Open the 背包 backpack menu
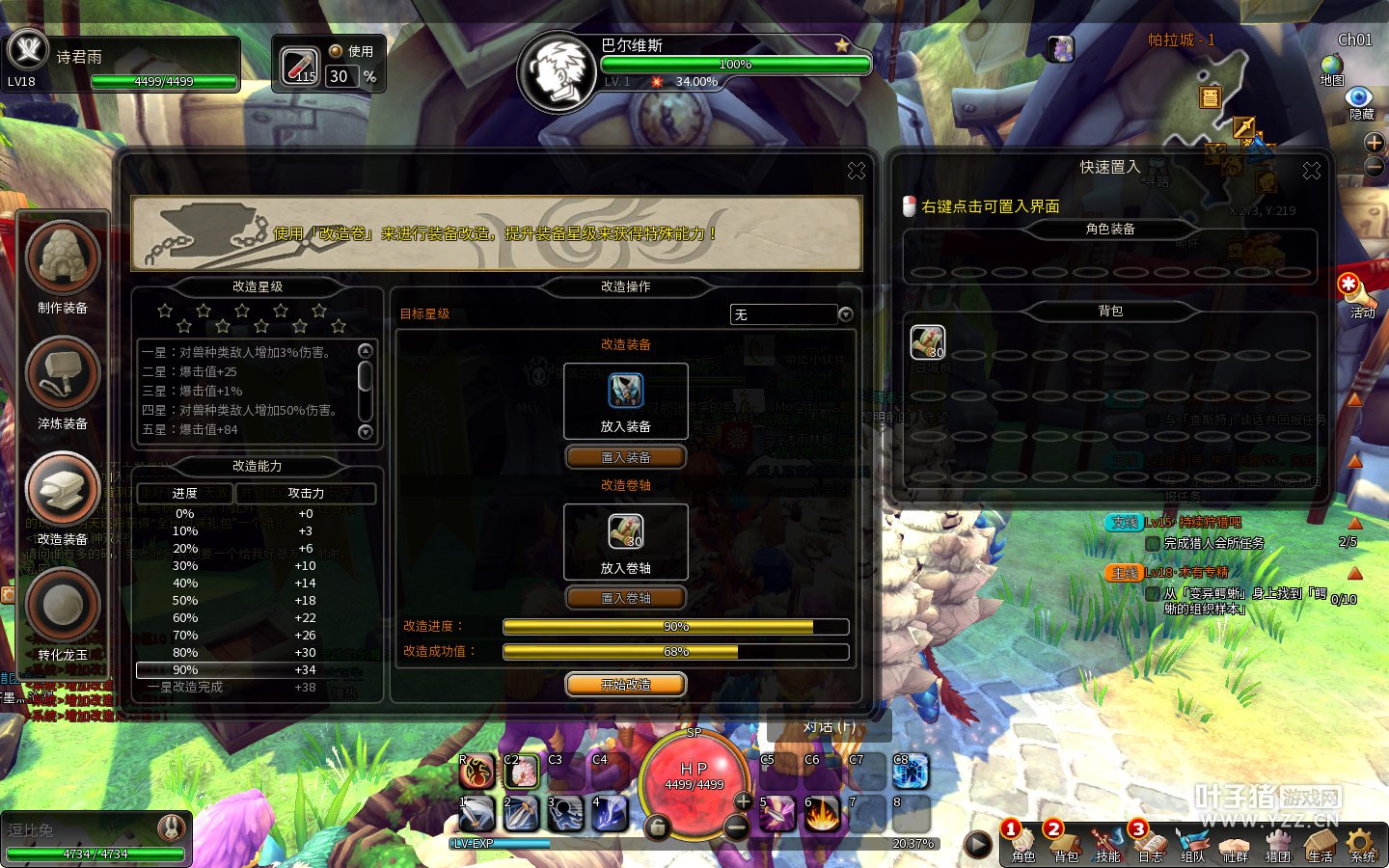1389x868 pixels. pos(1065,843)
